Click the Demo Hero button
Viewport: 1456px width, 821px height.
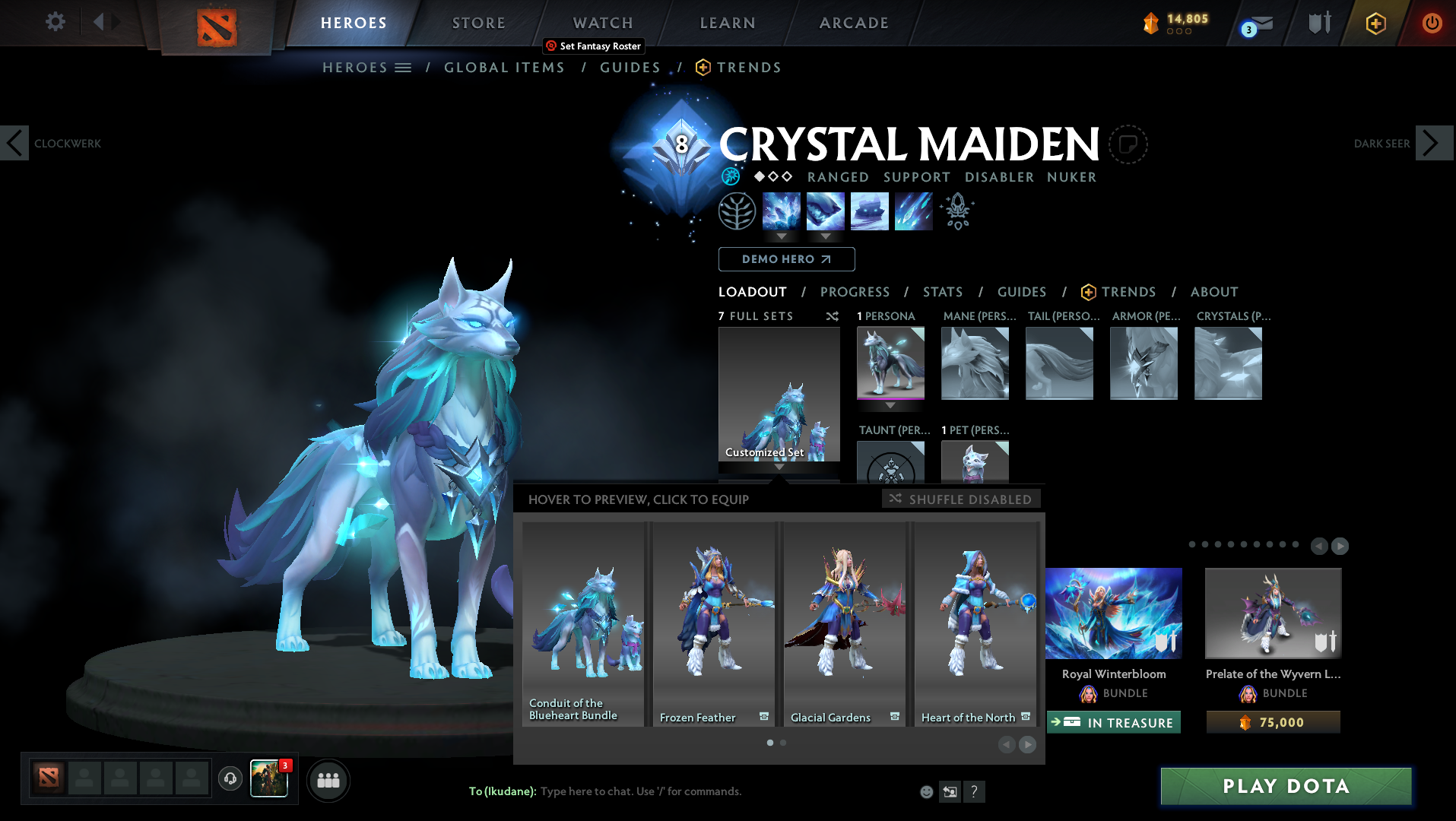786,259
